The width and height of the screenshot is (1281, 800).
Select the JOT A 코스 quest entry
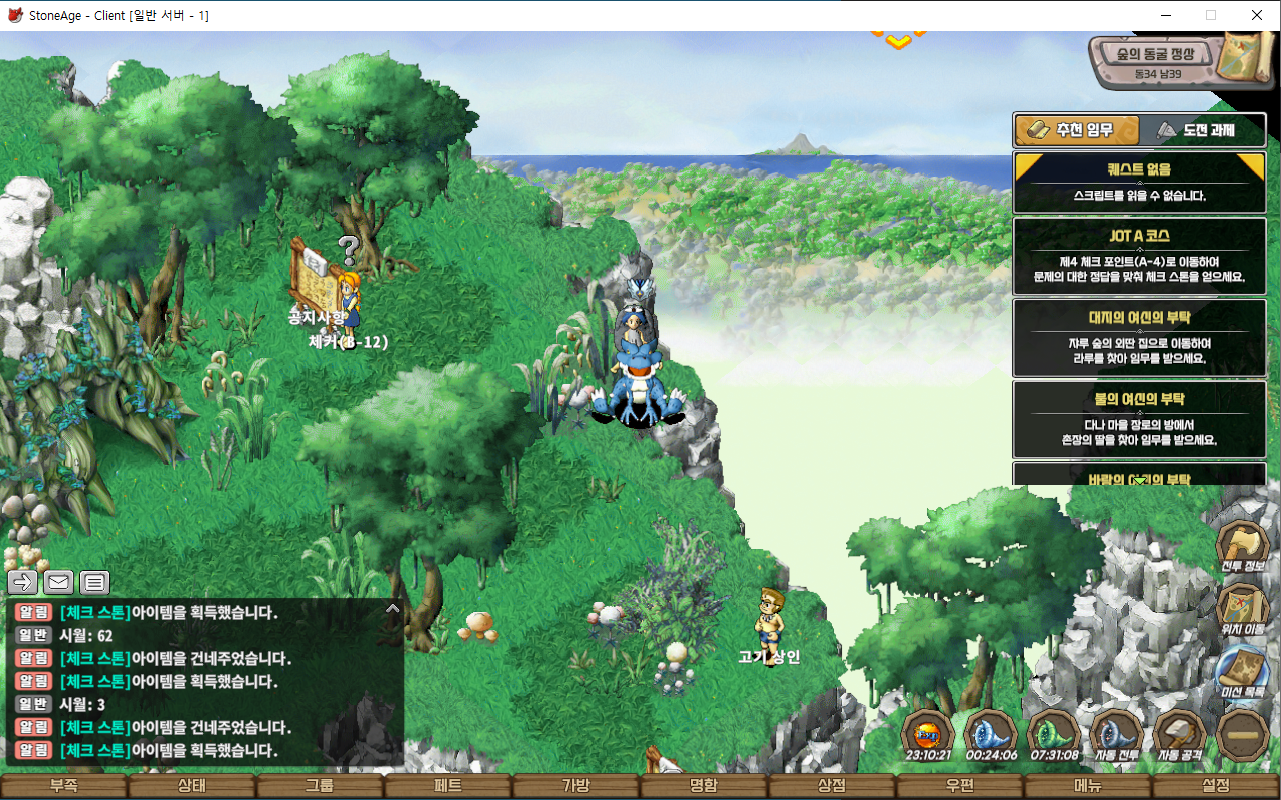pyautogui.click(x=1139, y=256)
